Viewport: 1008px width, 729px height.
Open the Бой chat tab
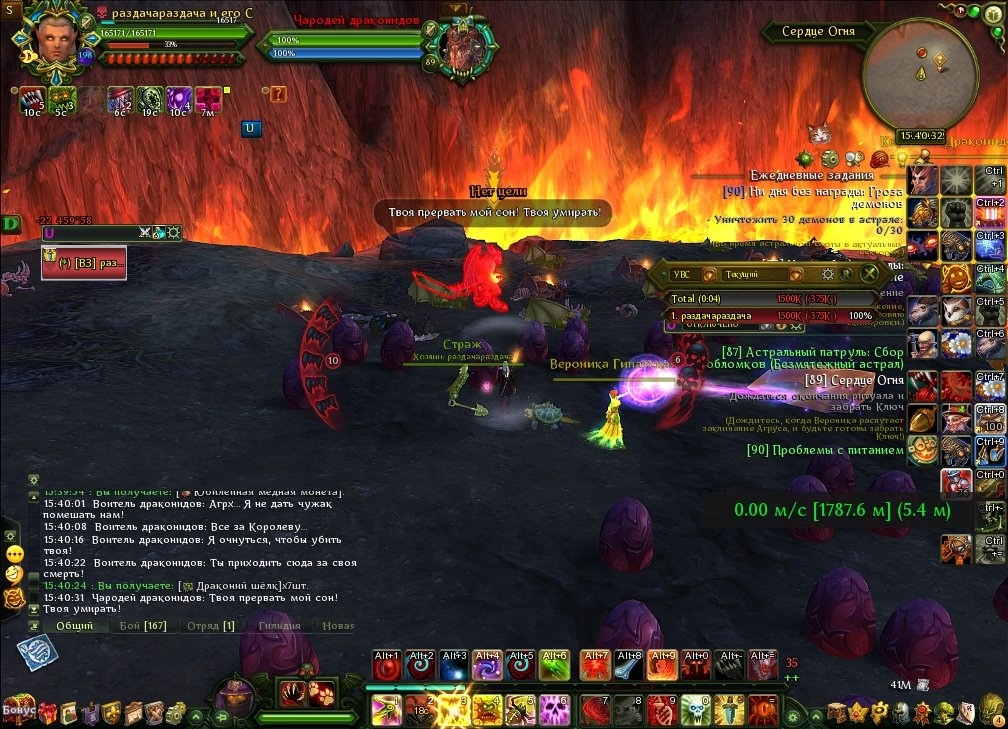[143, 625]
